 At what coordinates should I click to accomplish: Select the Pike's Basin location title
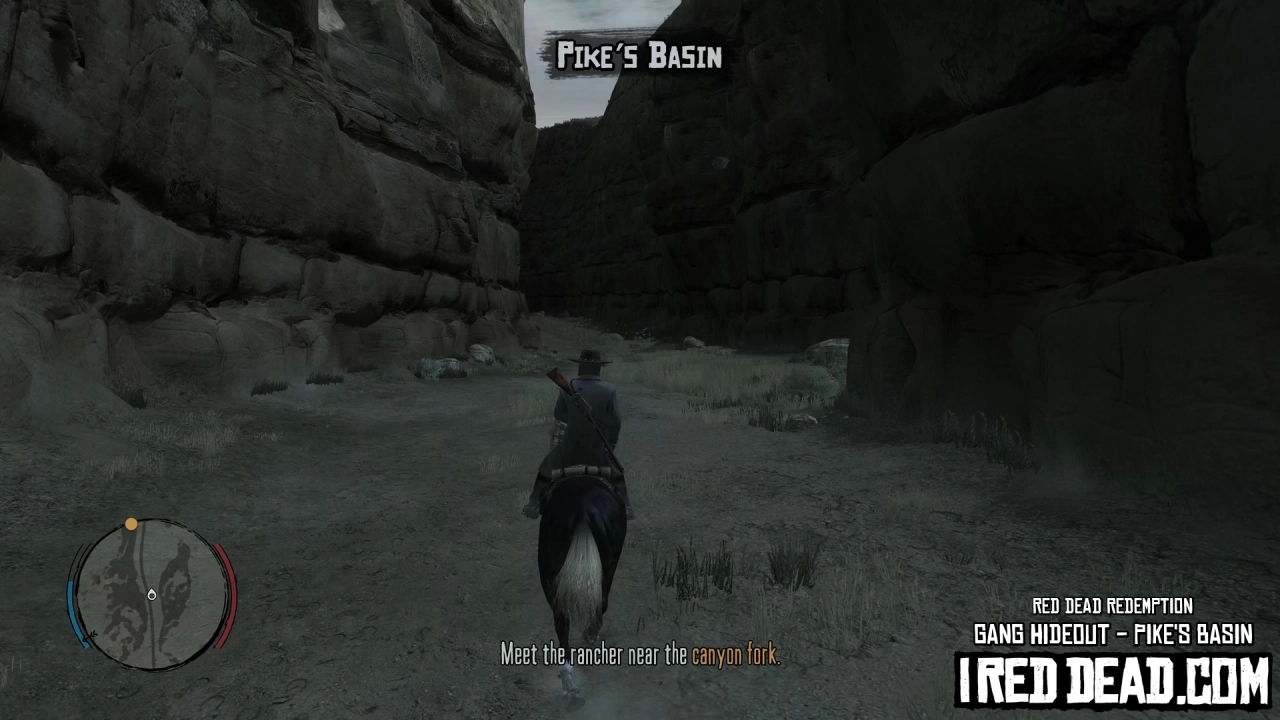coord(640,57)
